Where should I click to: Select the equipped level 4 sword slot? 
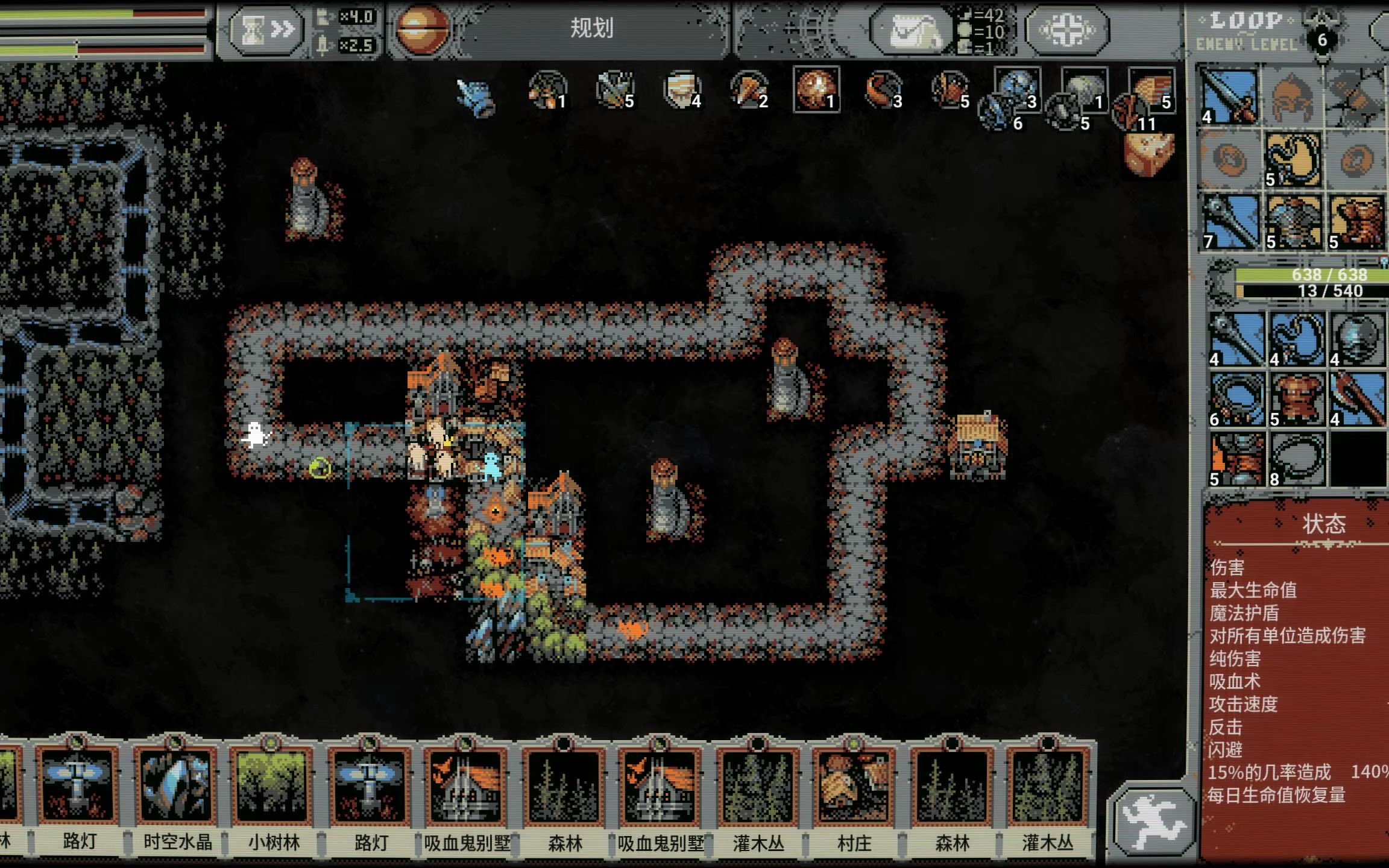pos(1230,96)
